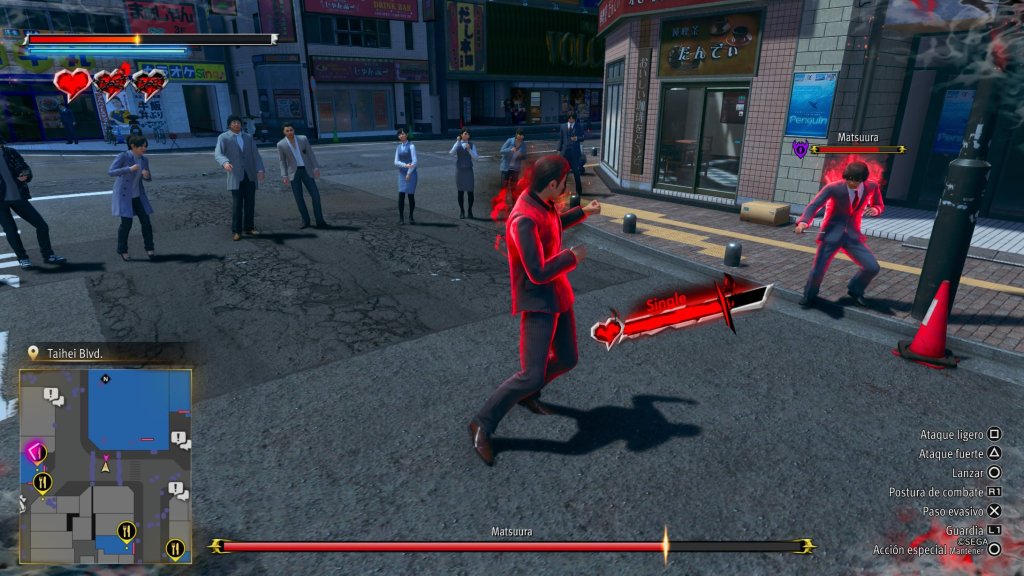1024x576 pixels.
Task: Select the player arrow on the minimap
Action: [x=105, y=463]
